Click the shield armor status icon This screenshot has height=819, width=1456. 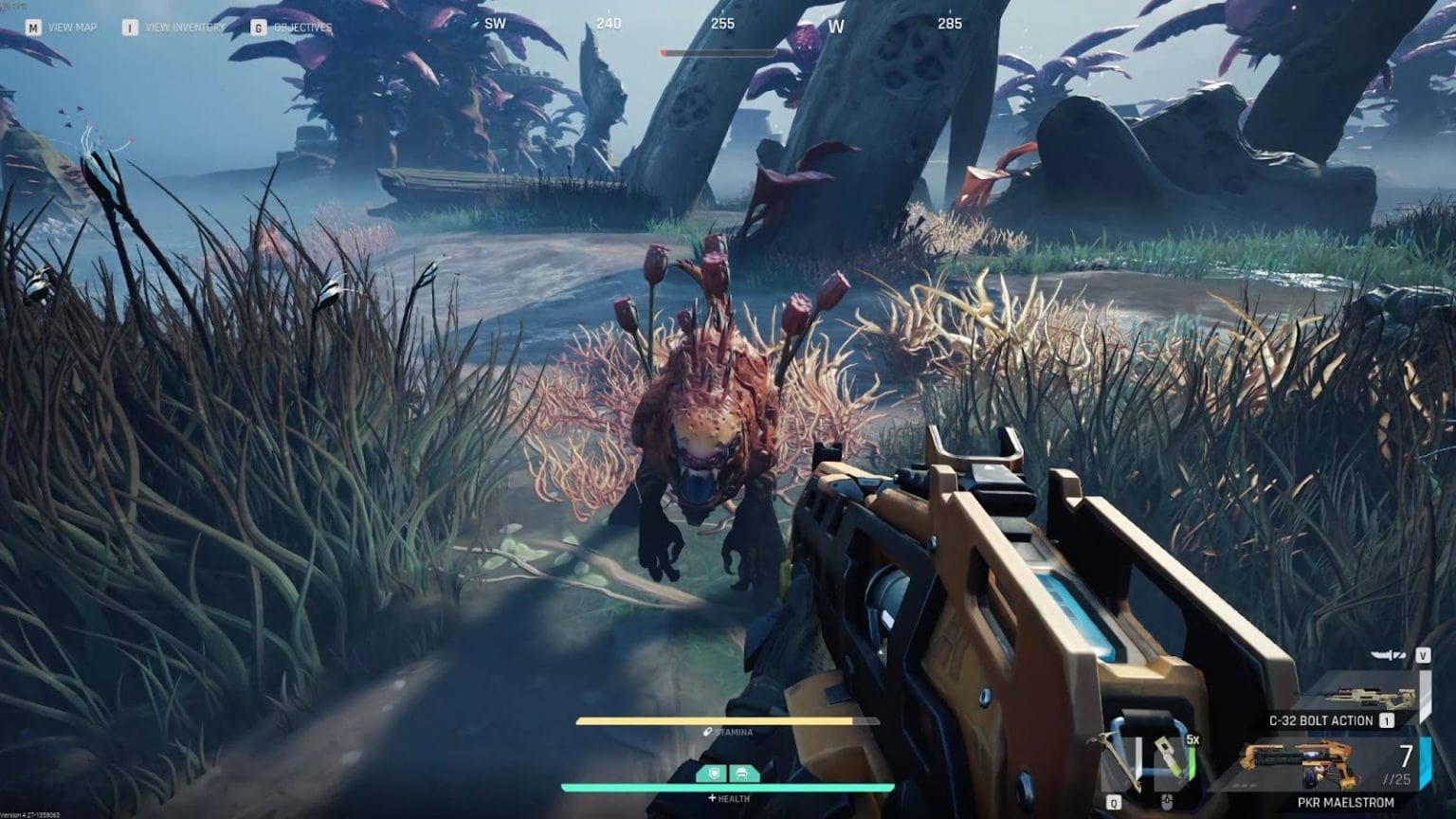click(x=714, y=774)
